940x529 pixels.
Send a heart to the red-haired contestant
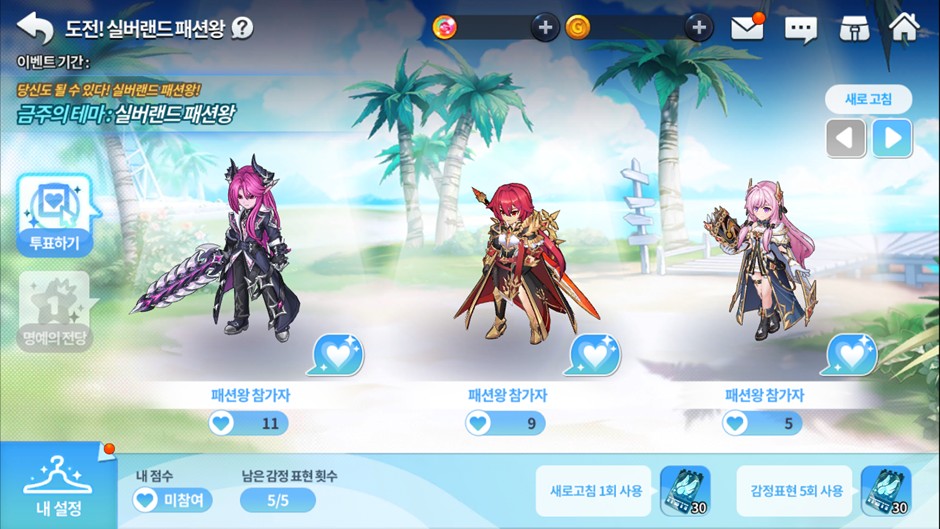(594, 354)
